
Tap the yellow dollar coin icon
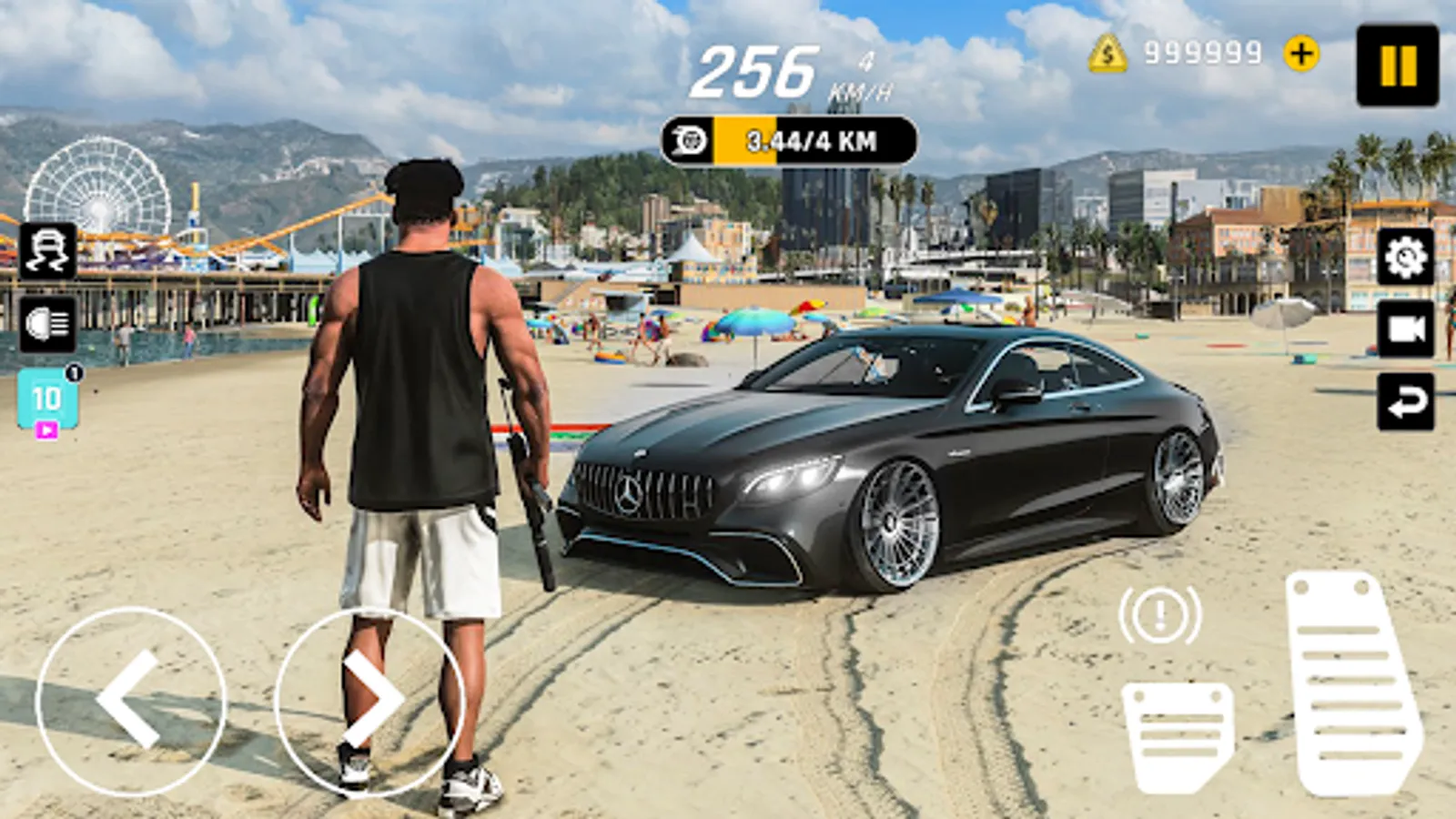[1107, 53]
